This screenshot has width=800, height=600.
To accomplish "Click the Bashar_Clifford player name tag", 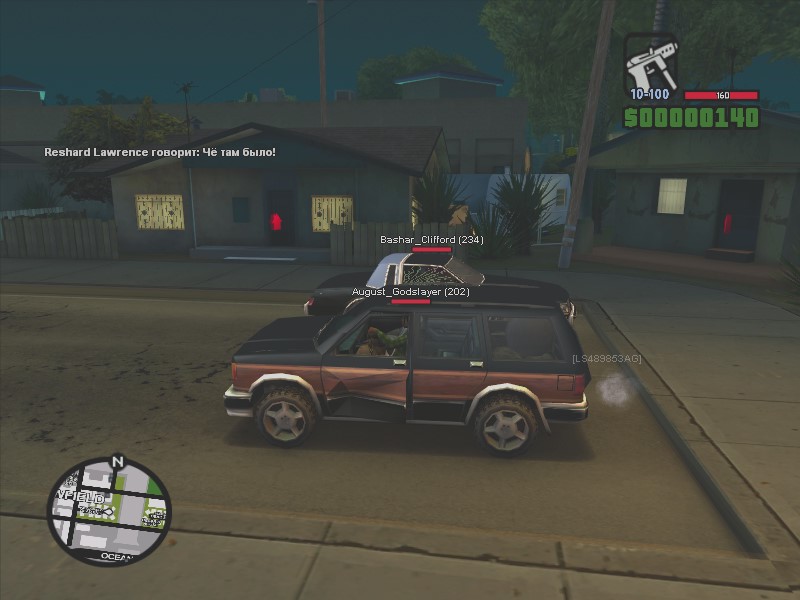I will (x=431, y=240).
